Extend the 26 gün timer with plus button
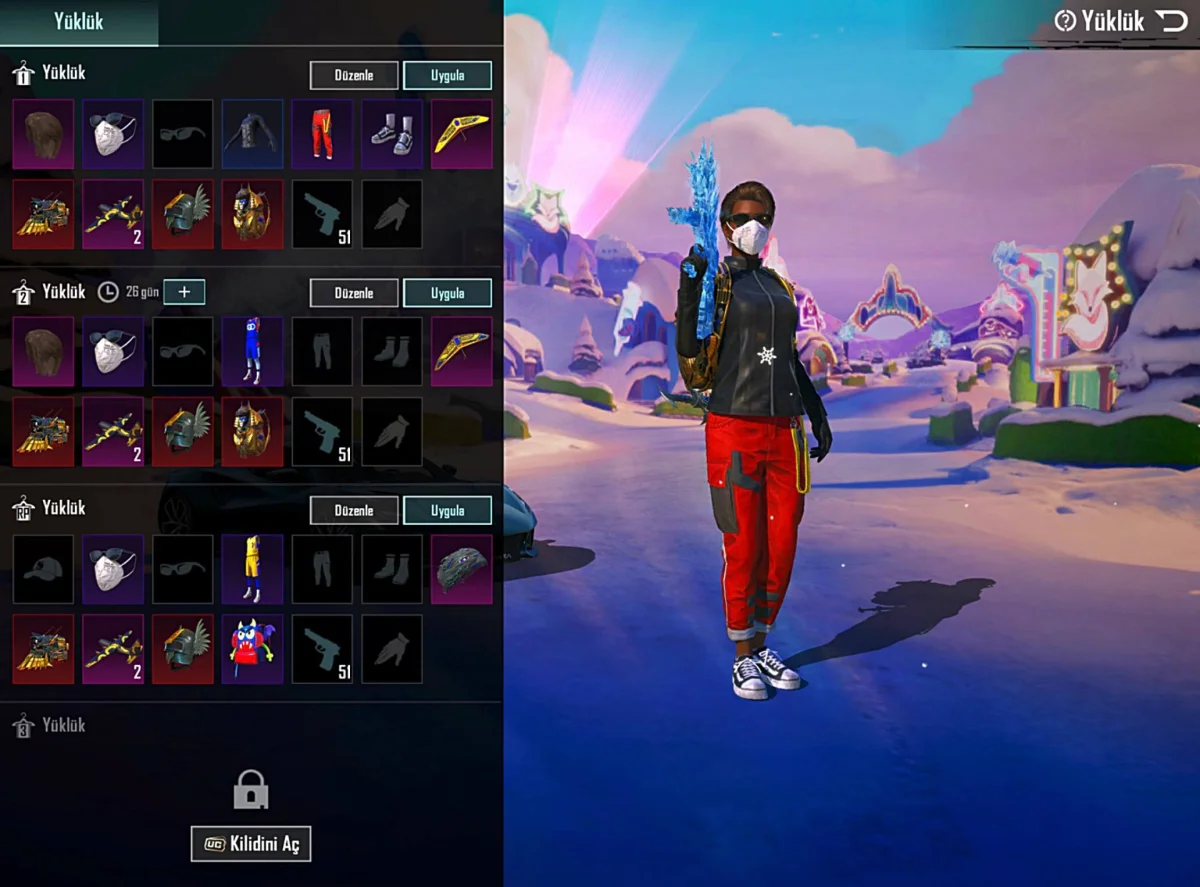The width and height of the screenshot is (1200, 887). 184,292
